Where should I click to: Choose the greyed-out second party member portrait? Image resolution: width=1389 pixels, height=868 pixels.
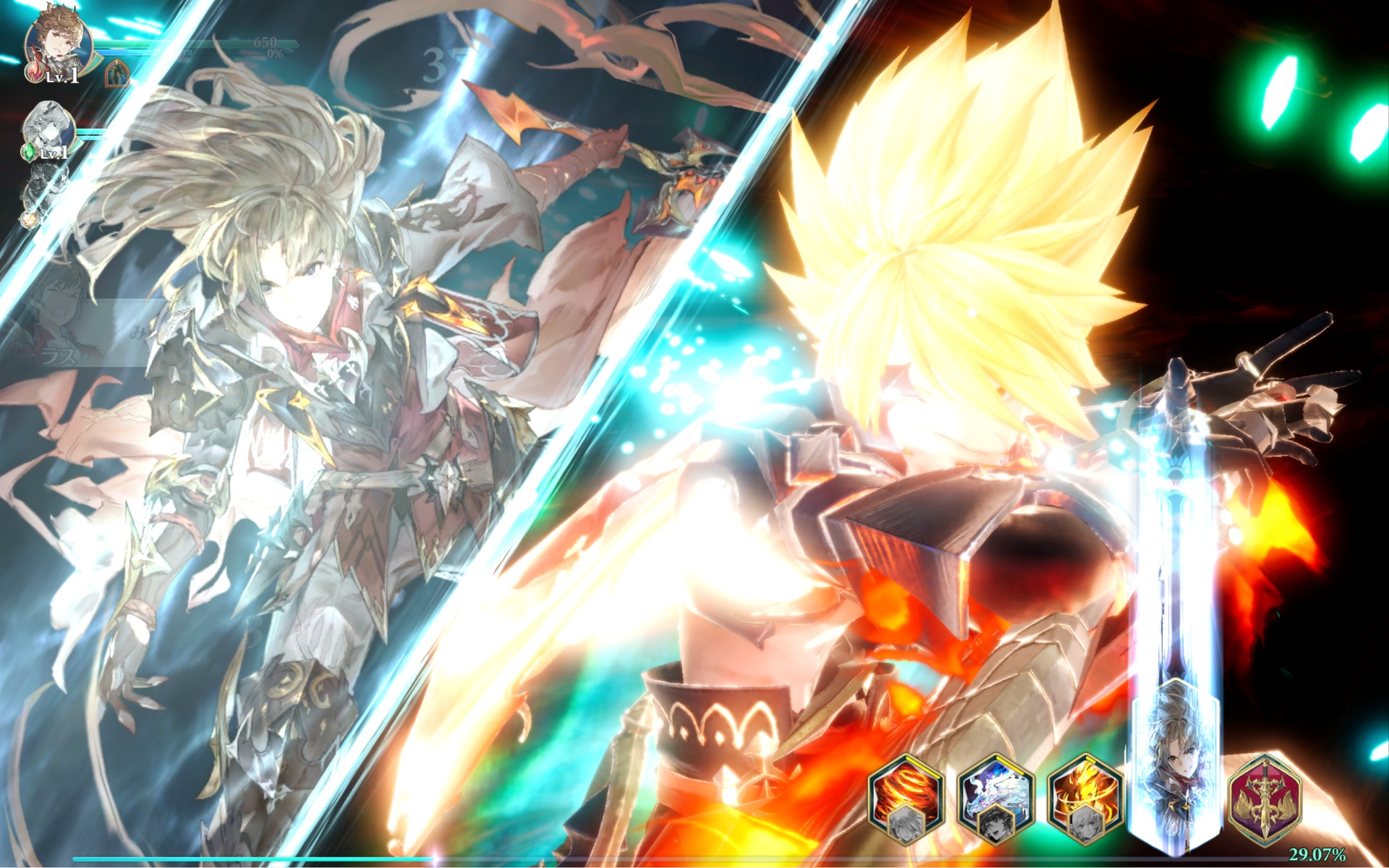48,130
